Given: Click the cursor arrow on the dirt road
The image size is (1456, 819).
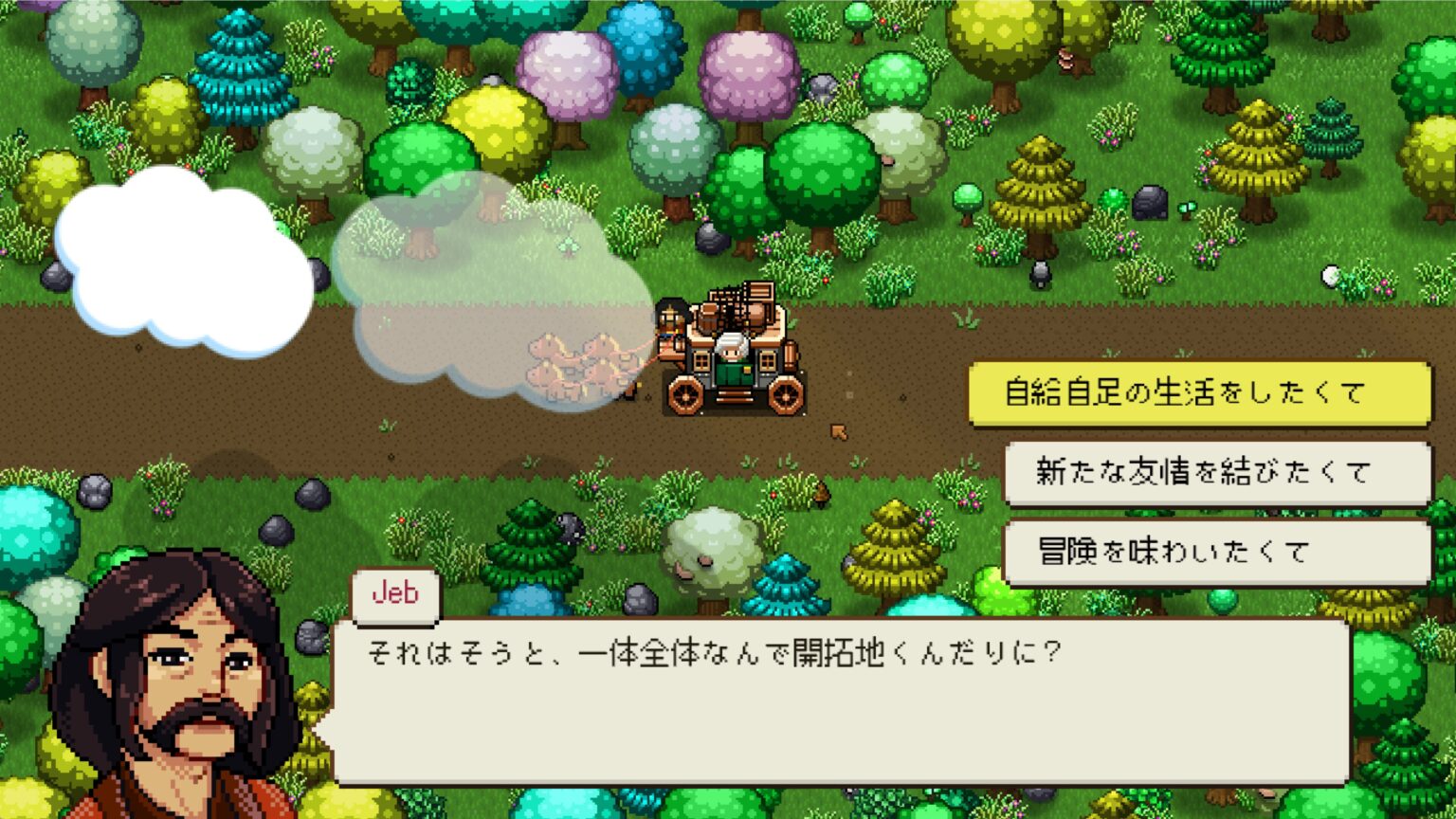Looking at the screenshot, I should pos(840,430).
